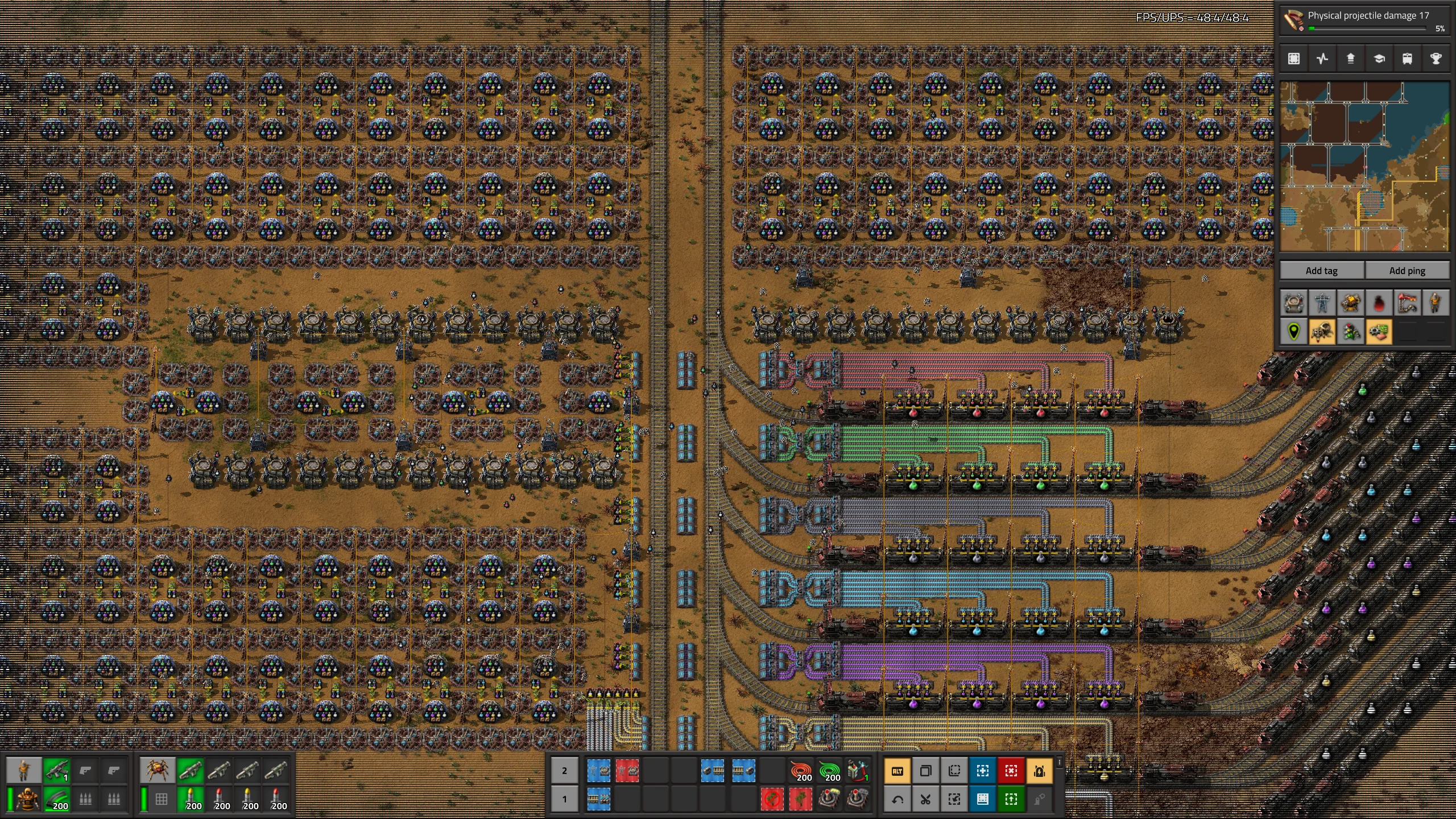
Task: Toggle the green map tag marker filter
Action: click(x=1294, y=332)
